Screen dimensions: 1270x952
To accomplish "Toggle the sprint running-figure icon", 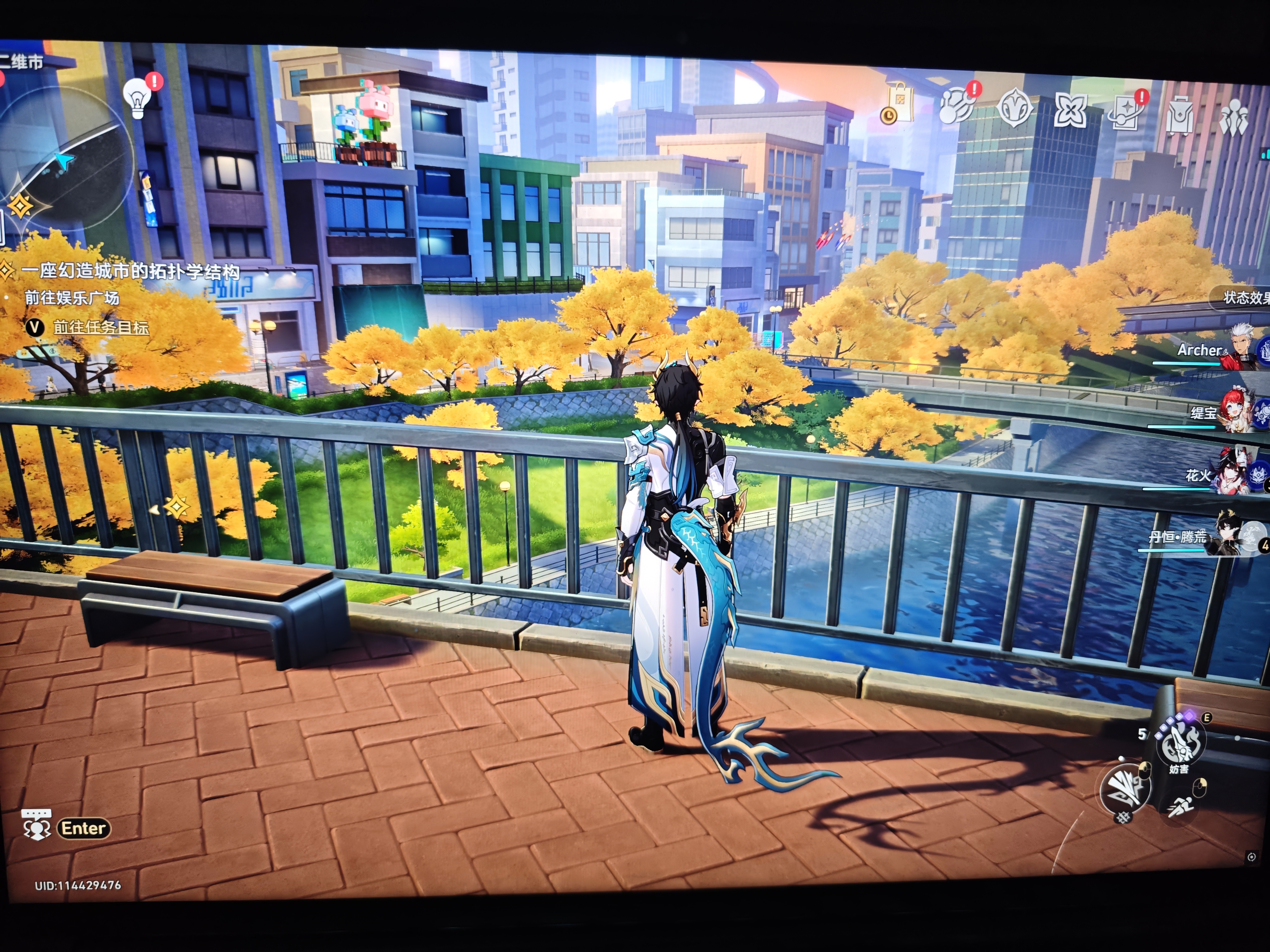I will (1180, 806).
